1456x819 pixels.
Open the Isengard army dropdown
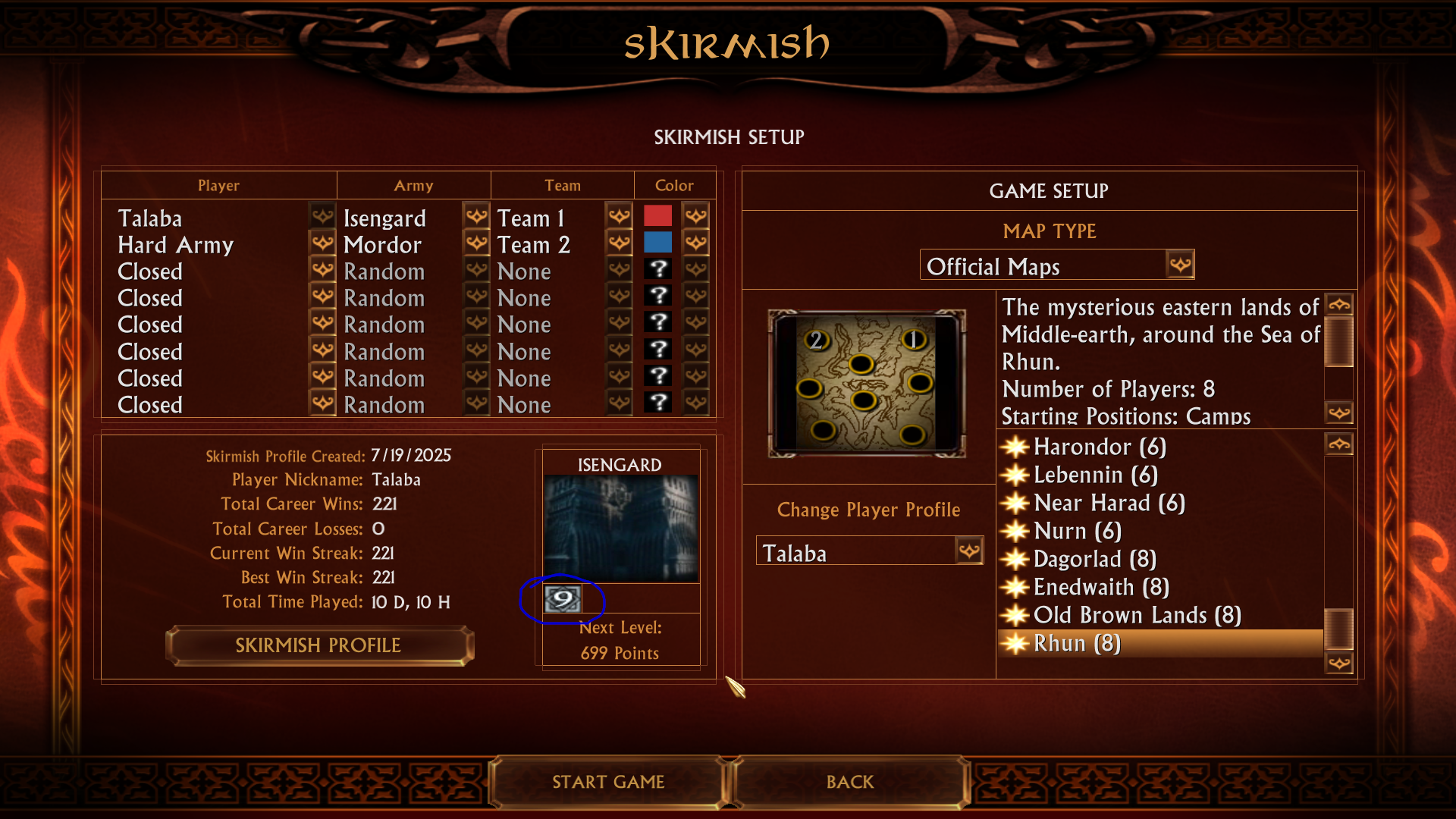click(476, 217)
